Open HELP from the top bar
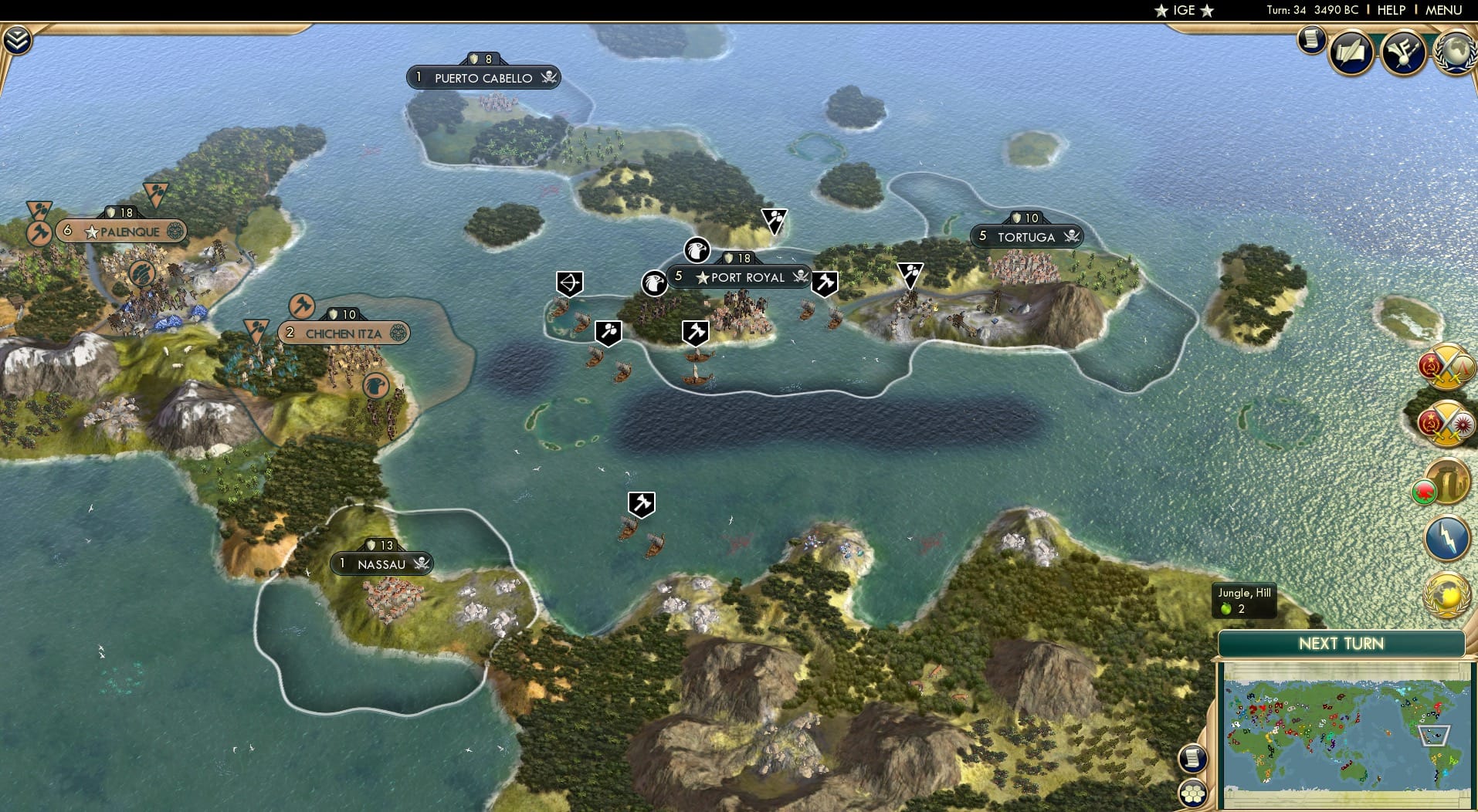This screenshot has height=812, width=1478. click(x=1390, y=11)
